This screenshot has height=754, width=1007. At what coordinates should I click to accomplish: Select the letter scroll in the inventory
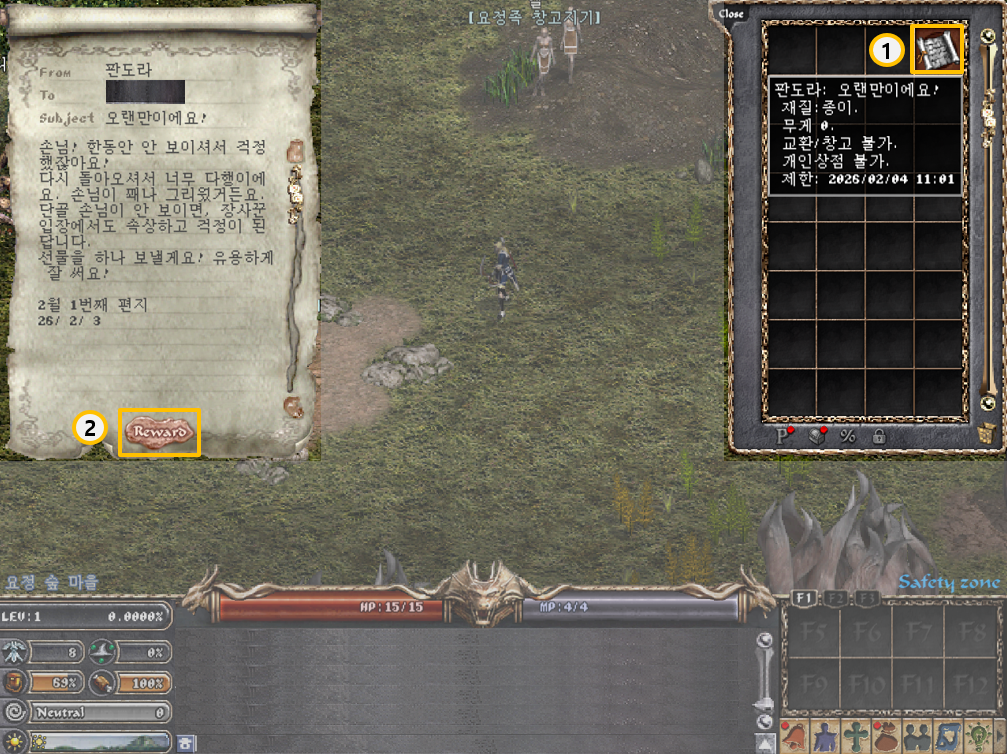[937, 50]
